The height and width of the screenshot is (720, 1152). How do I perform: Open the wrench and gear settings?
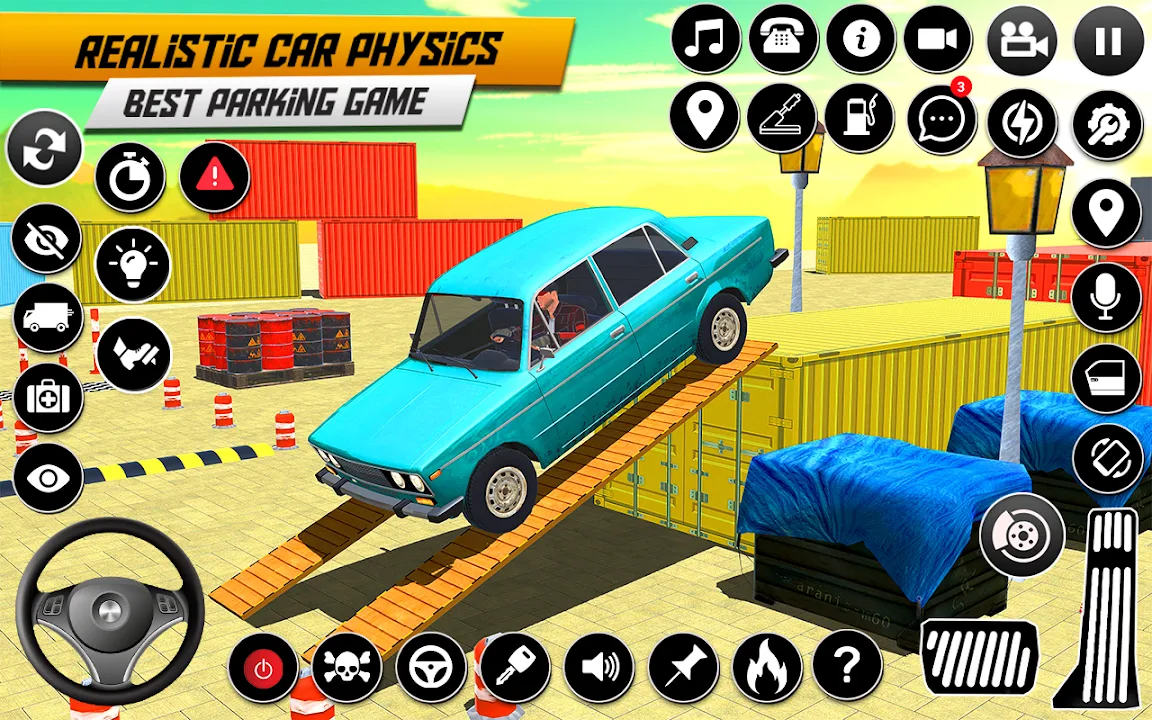[1107, 125]
